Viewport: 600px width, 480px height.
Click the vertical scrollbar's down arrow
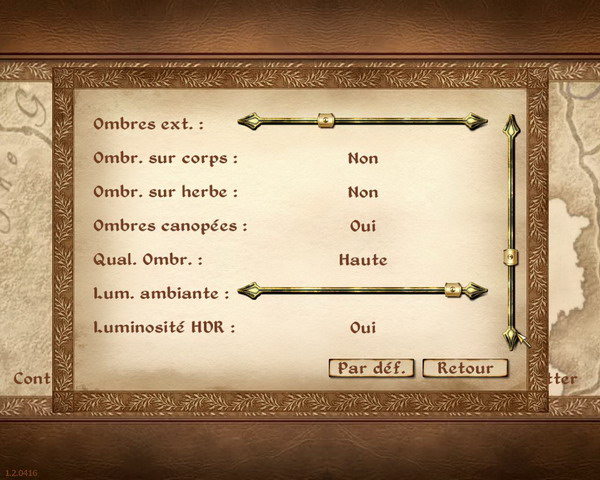click(x=511, y=339)
